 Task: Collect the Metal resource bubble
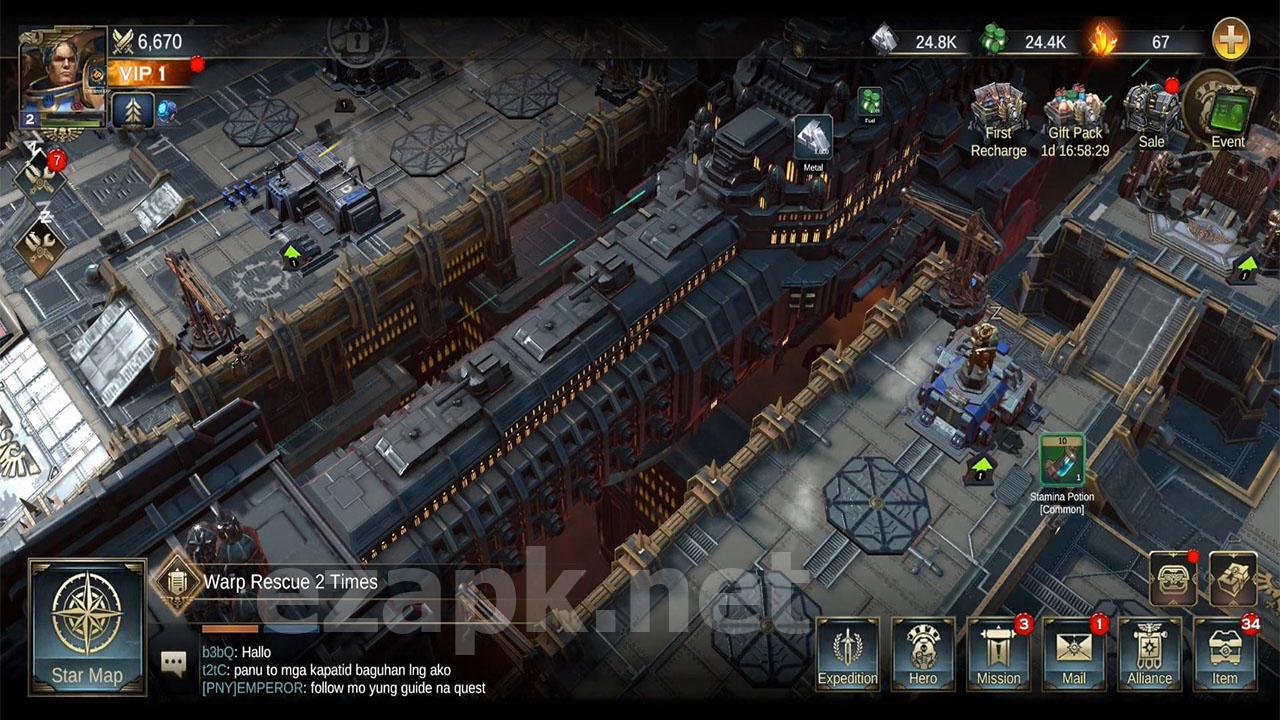(x=813, y=138)
